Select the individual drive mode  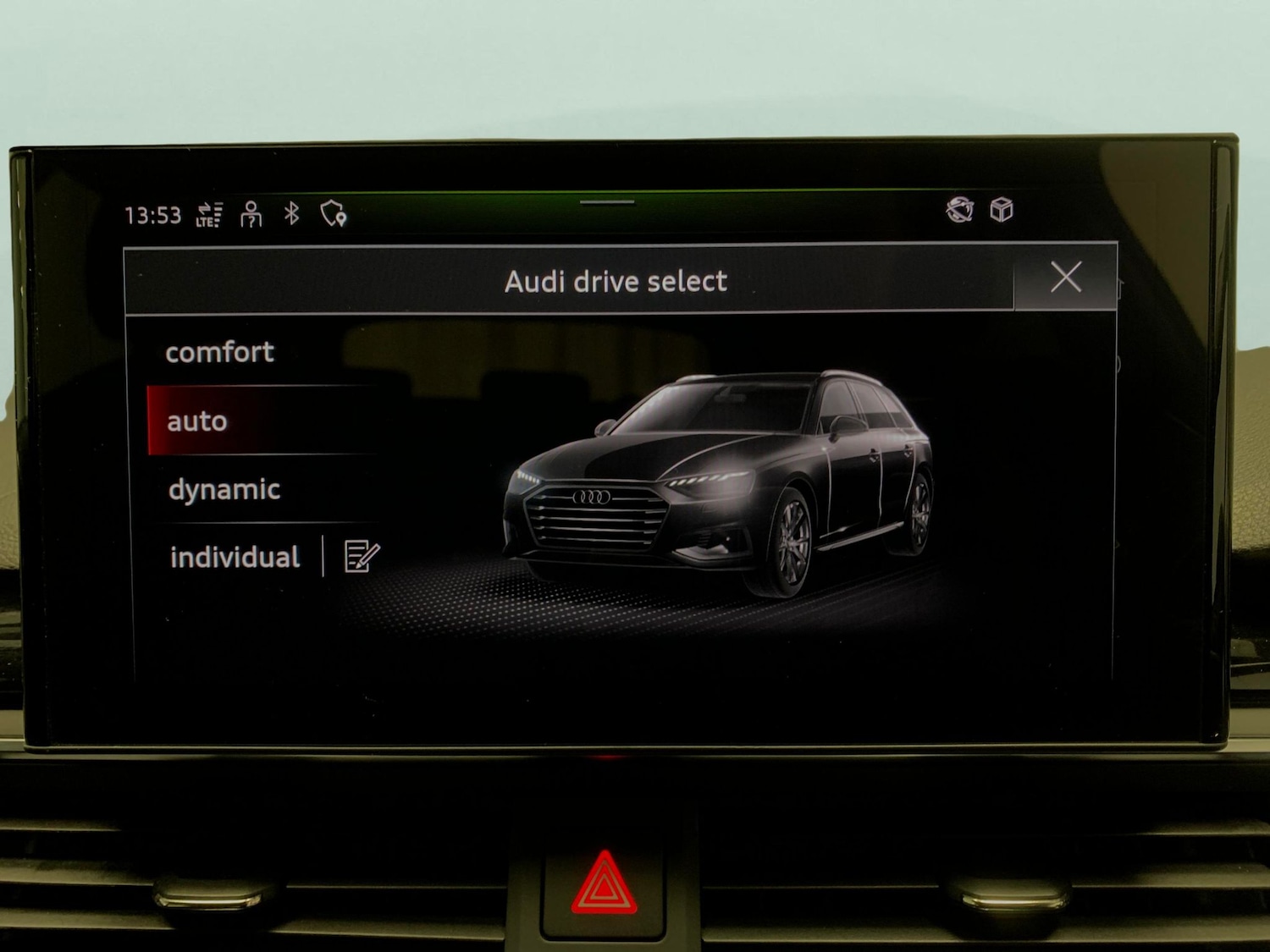point(235,556)
